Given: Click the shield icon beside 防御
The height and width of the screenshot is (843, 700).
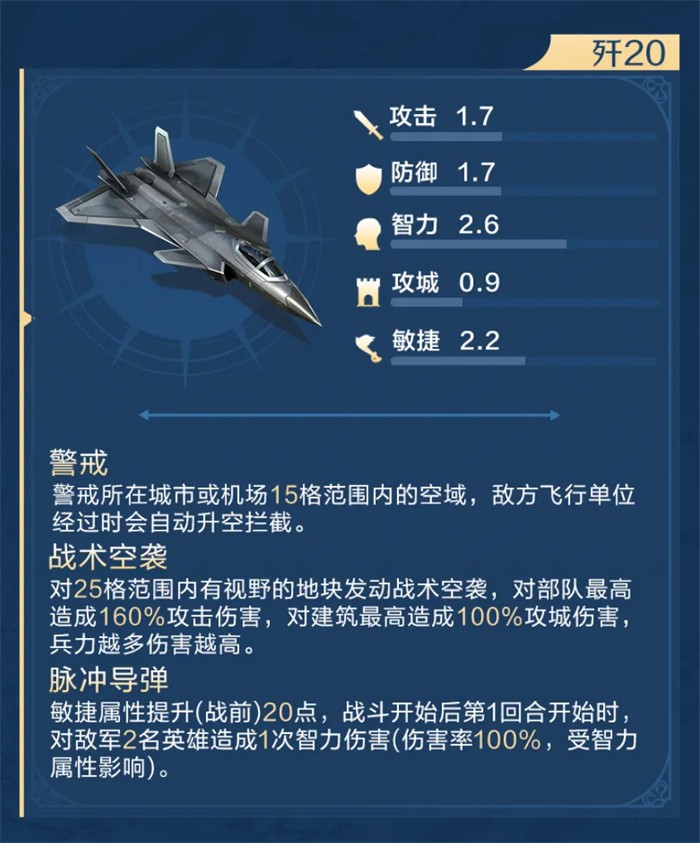Looking at the screenshot, I should [368, 178].
